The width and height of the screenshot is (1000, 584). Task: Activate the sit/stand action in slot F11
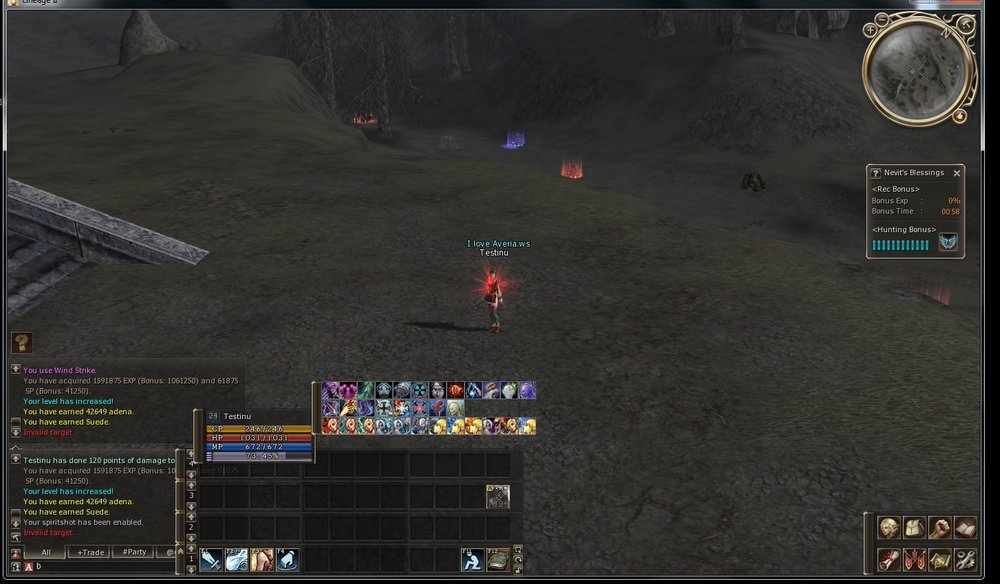(x=472, y=560)
